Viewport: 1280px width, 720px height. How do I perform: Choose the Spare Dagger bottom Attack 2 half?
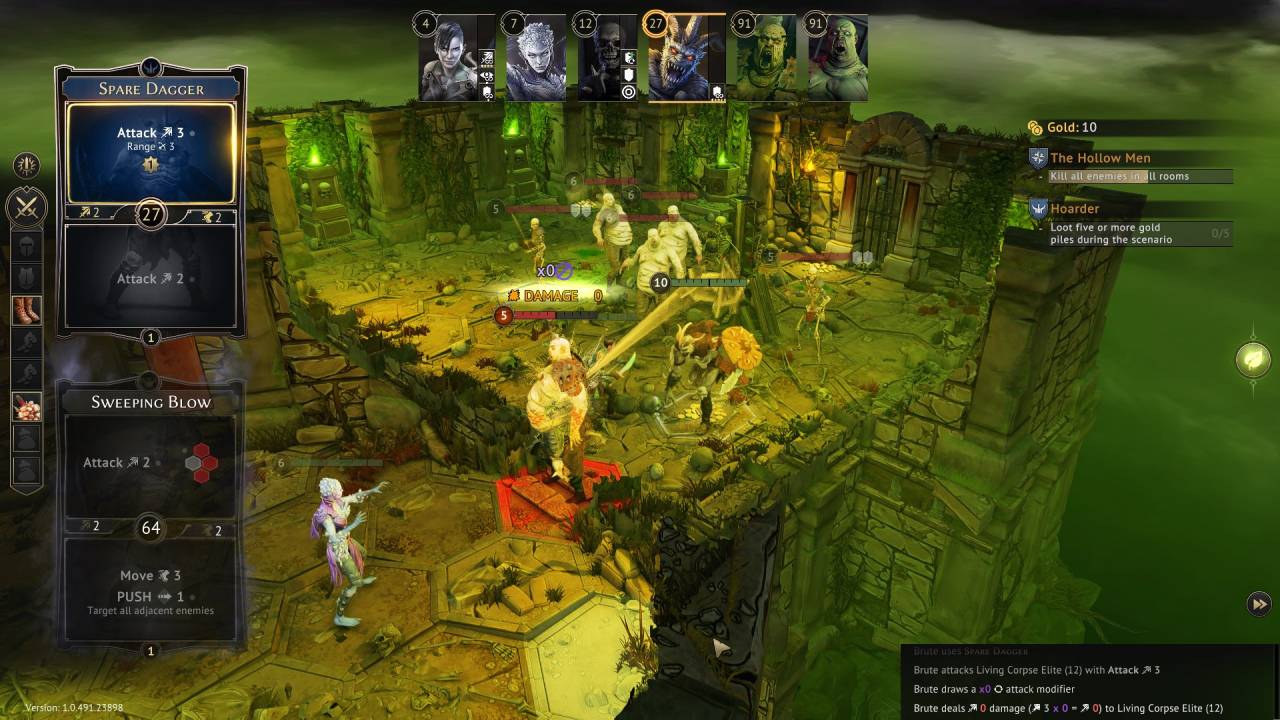point(150,276)
